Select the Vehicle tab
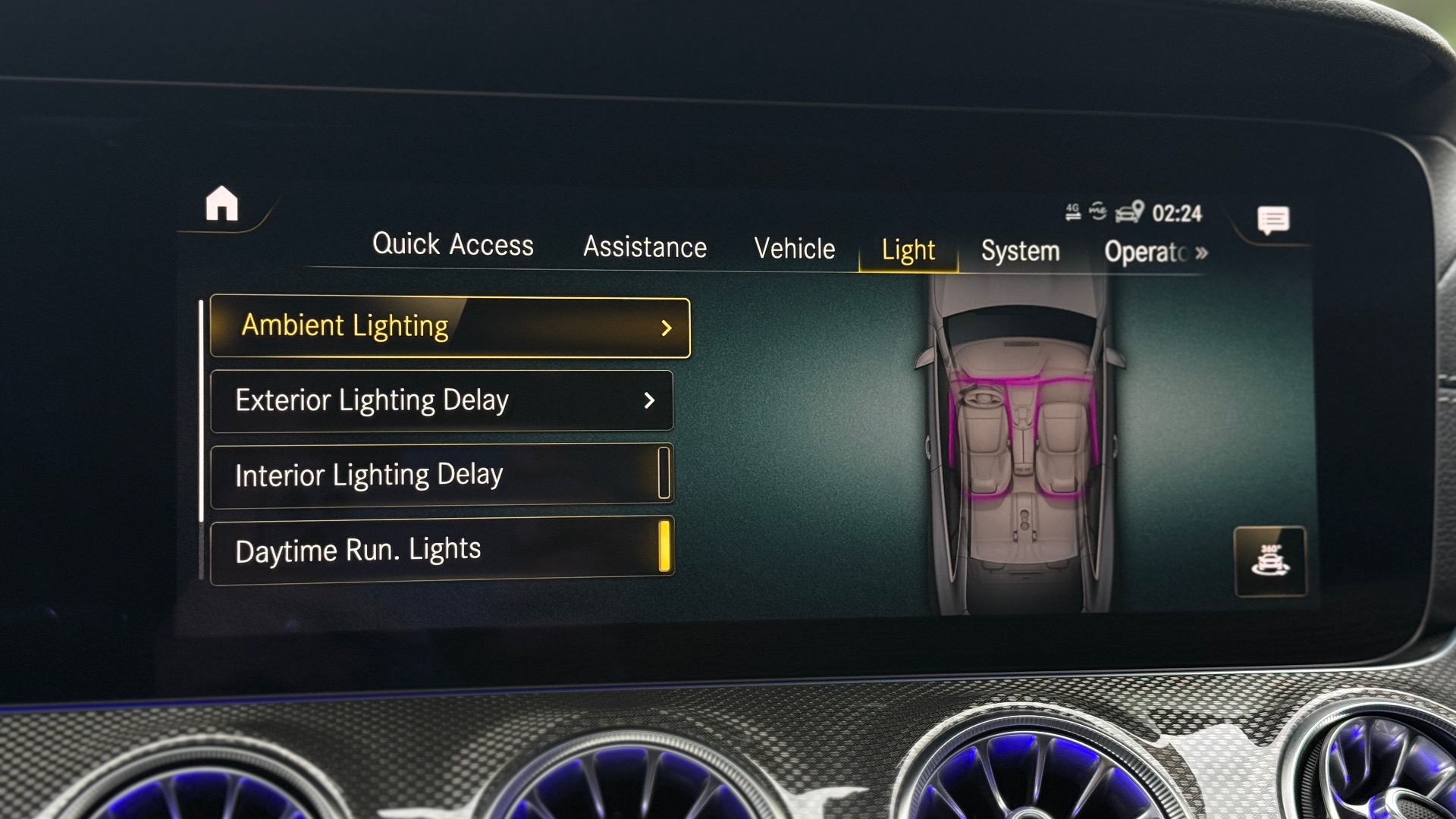 pos(794,249)
